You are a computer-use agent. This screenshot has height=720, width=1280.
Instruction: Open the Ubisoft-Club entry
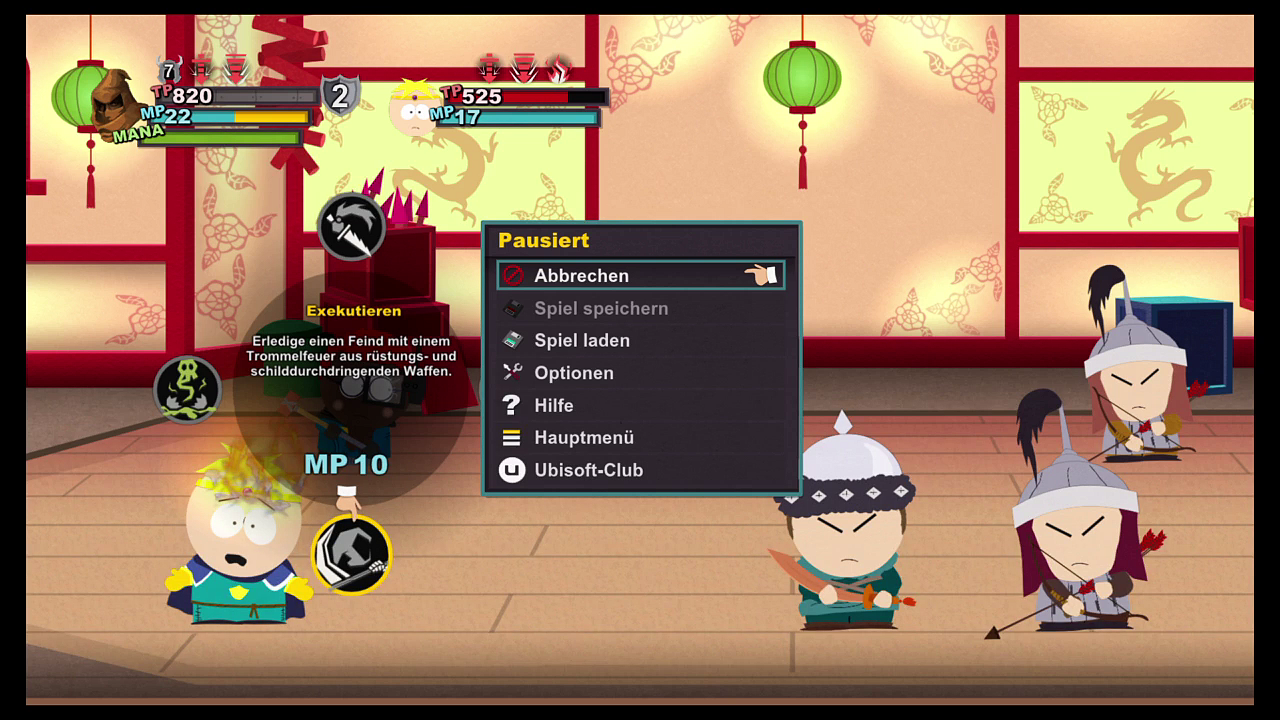click(588, 470)
